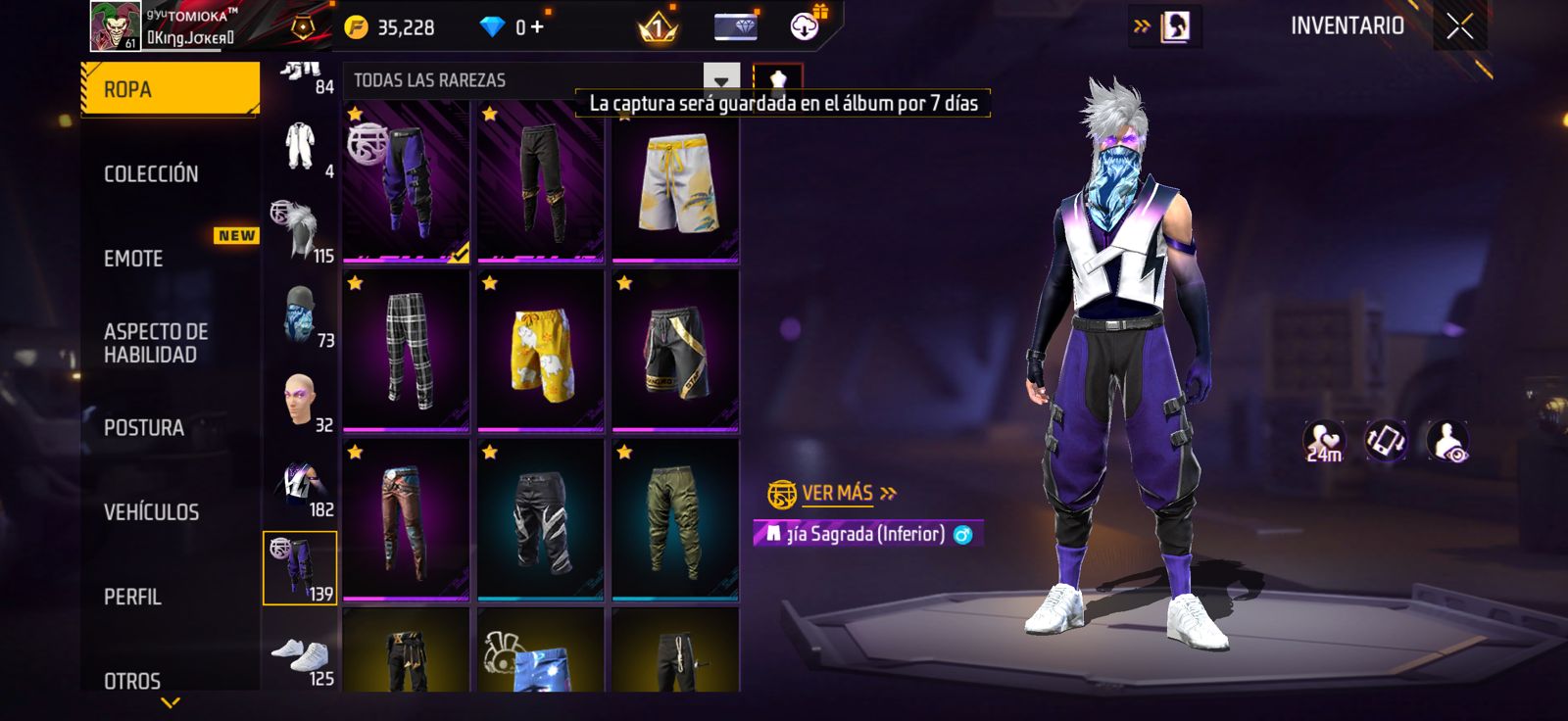Image resolution: width=1568 pixels, height=721 pixels.
Task: Select the shoes category with 125 items
Action: 300,658
